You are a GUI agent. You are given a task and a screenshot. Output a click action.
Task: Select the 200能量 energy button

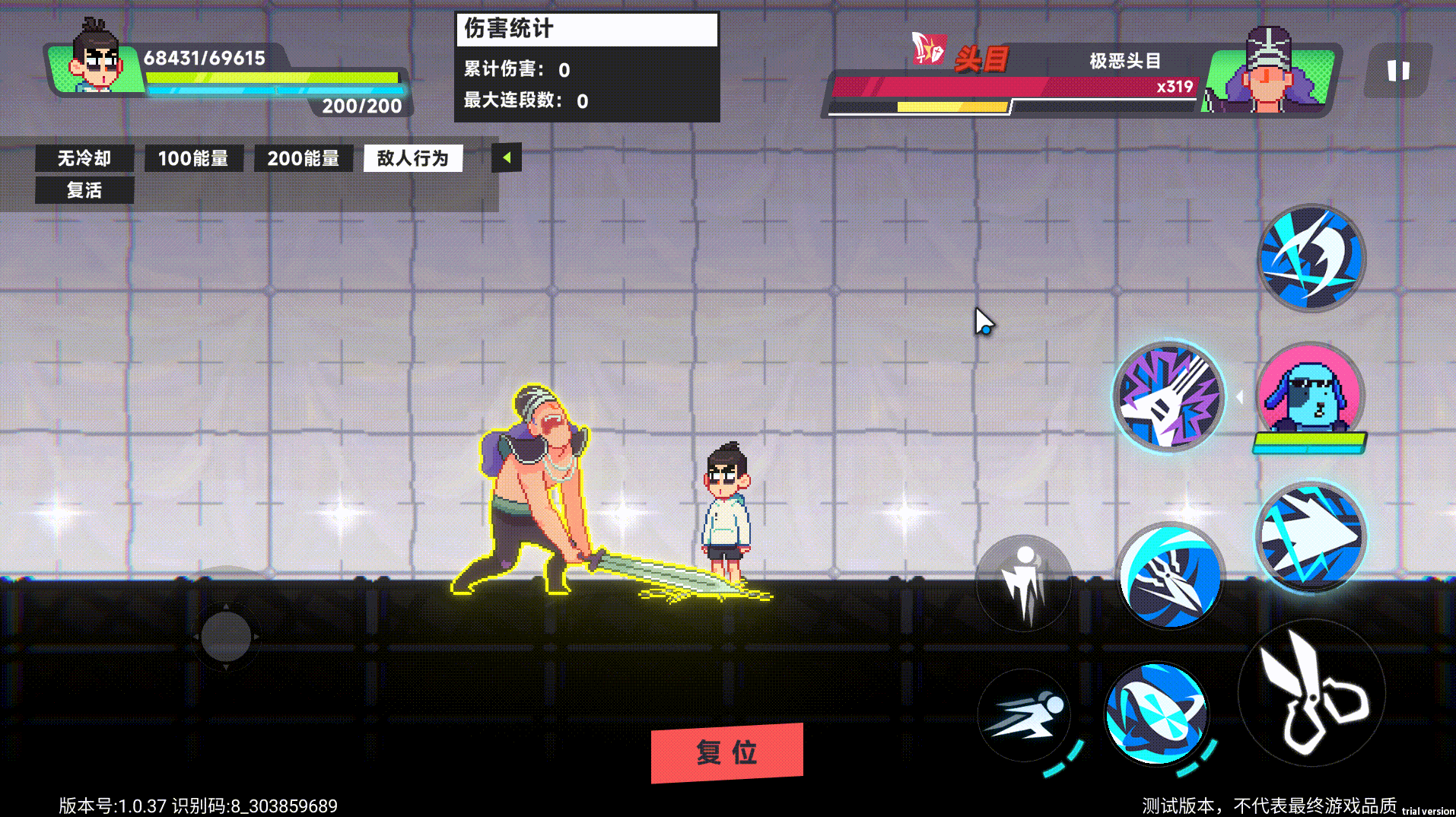pos(303,158)
